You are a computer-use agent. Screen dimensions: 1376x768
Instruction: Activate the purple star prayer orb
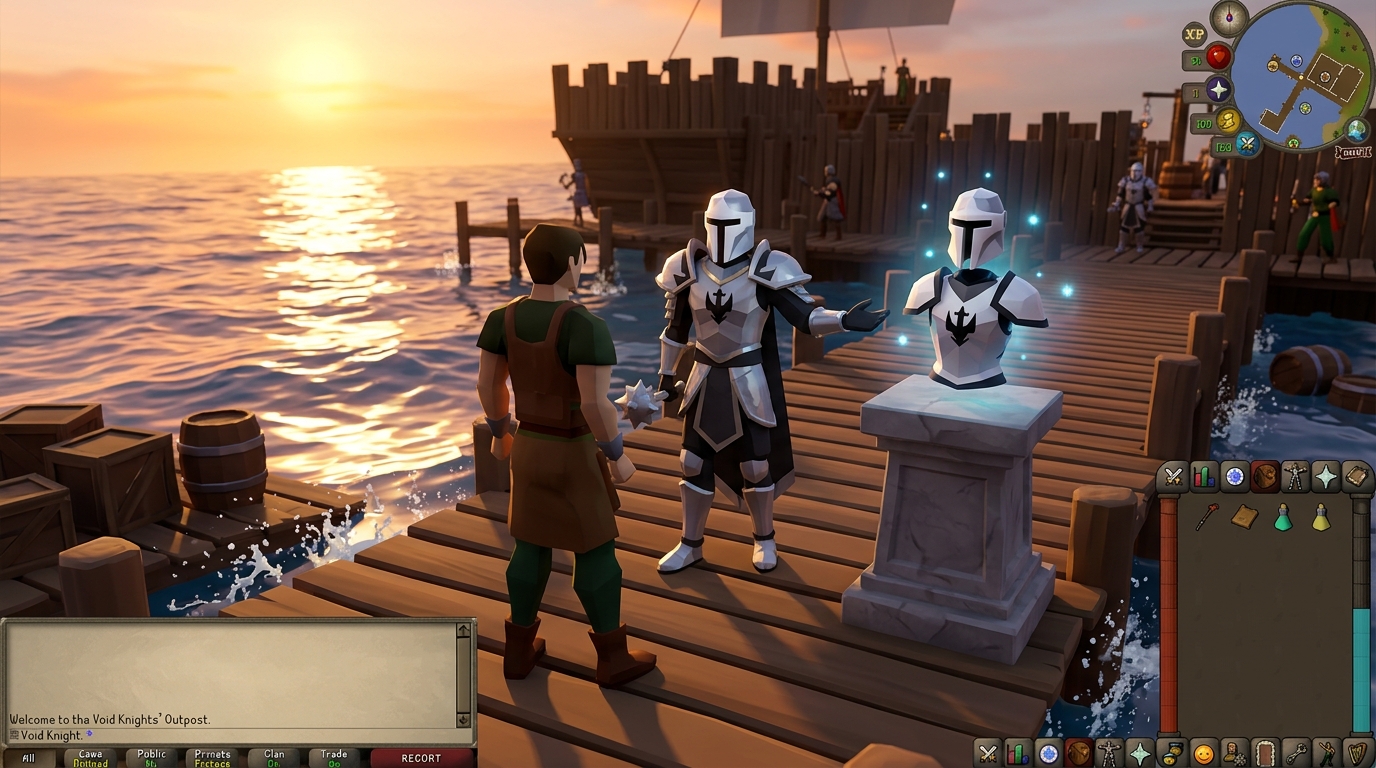pyautogui.click(x=1218, y=90)
